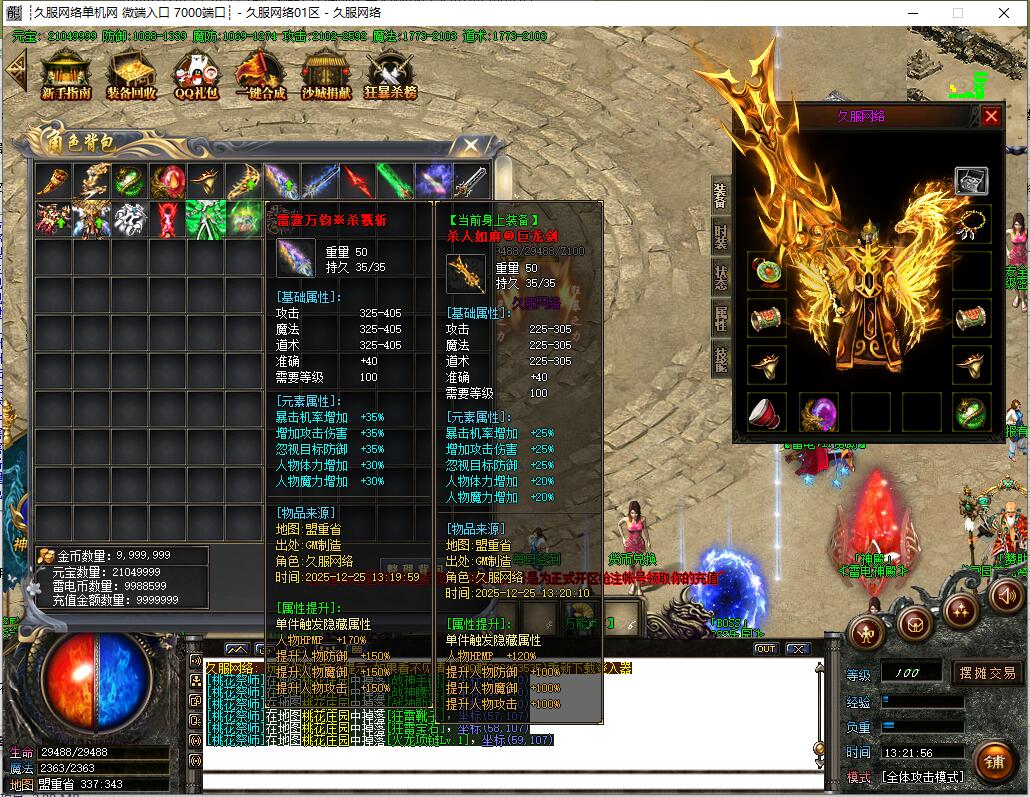The image size is (1030, 797).
Task: Close the character equipment panel
Action: pos(991,116)
